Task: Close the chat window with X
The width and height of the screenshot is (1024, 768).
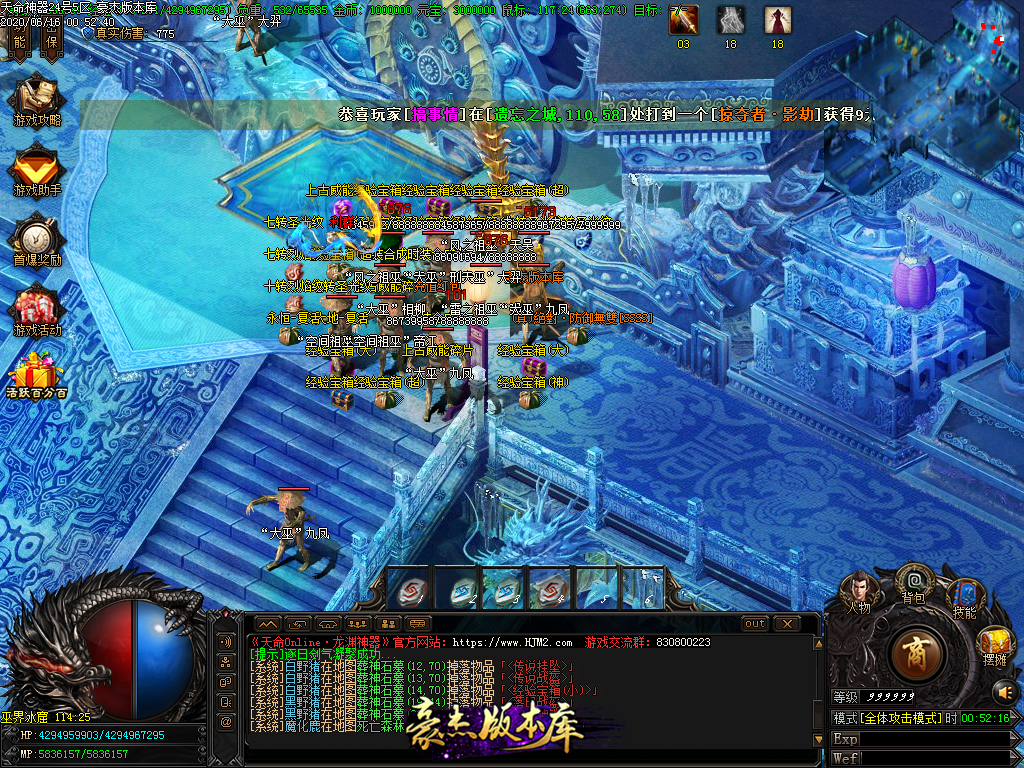Action: pos(787,623)
